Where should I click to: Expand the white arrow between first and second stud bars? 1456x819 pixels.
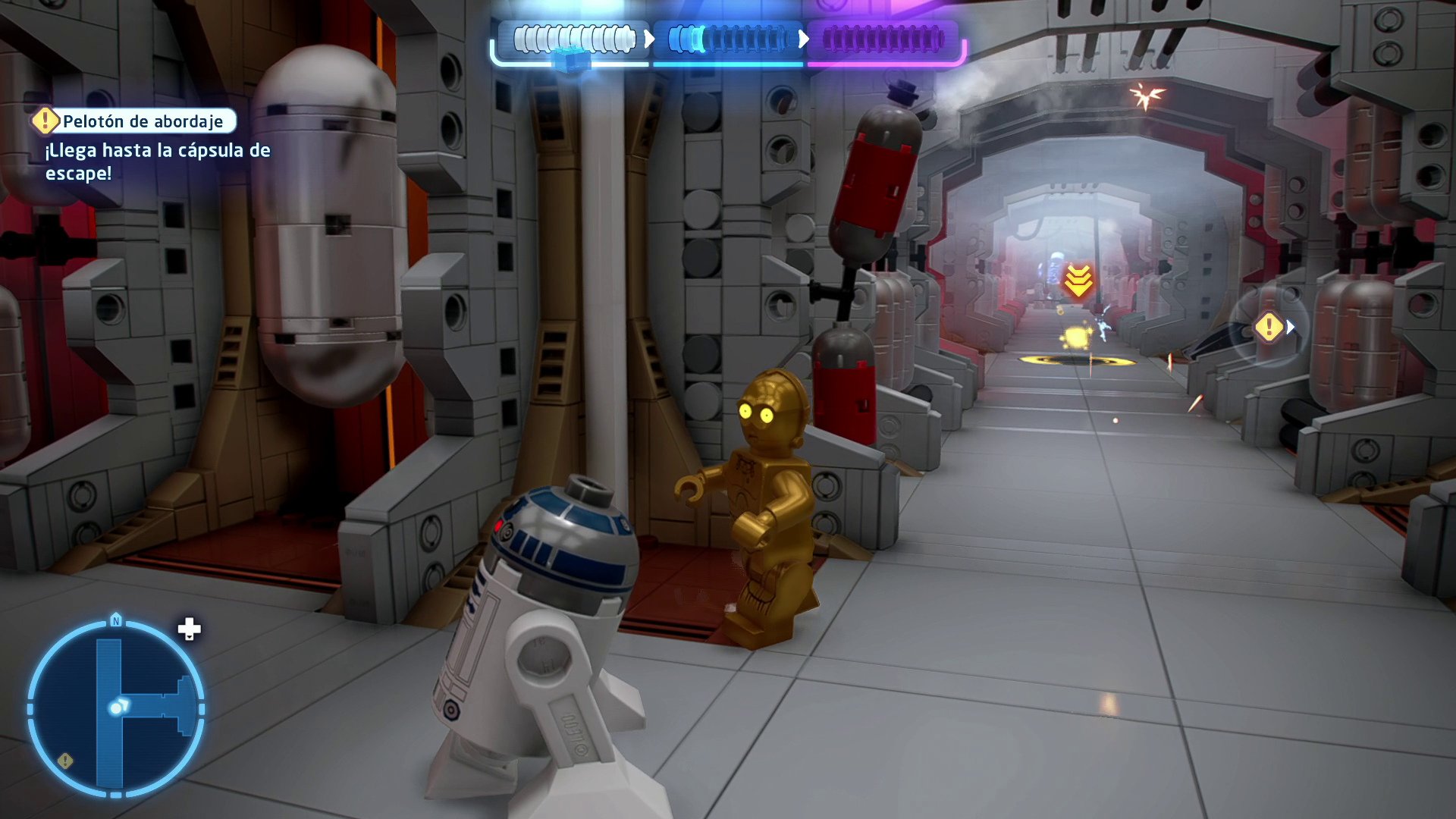648,37
